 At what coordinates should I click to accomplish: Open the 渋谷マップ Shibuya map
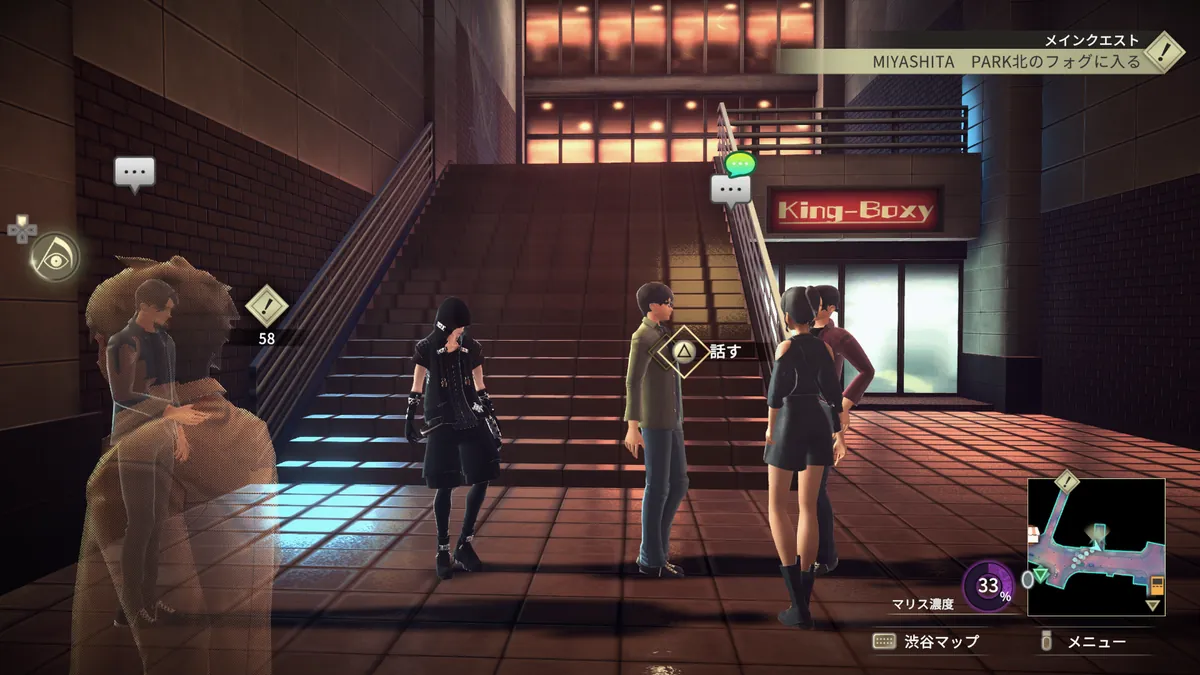[926, 642]
